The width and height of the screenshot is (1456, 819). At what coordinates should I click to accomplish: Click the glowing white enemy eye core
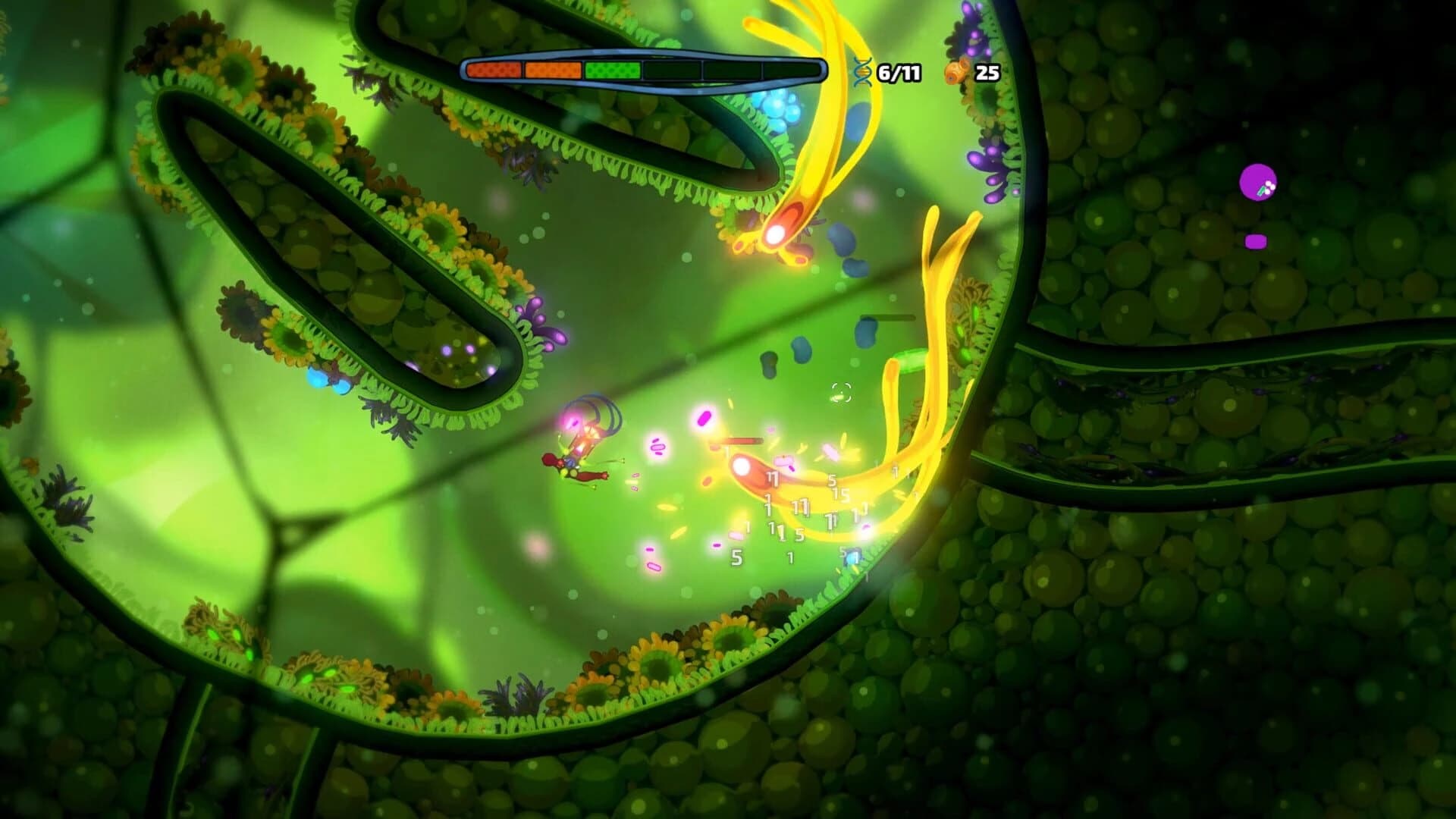click(742, 467)
